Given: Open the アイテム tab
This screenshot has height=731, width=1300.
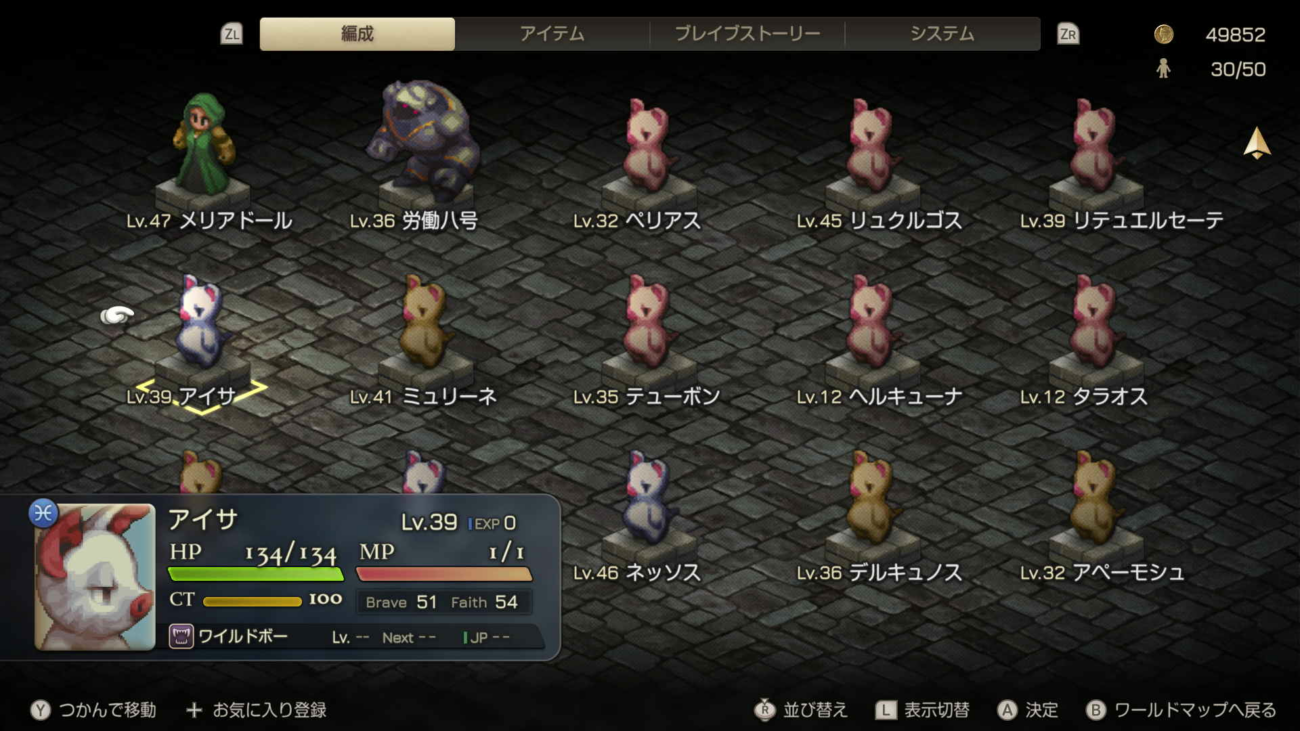Looking at the screenshot, I should point(552,34).
